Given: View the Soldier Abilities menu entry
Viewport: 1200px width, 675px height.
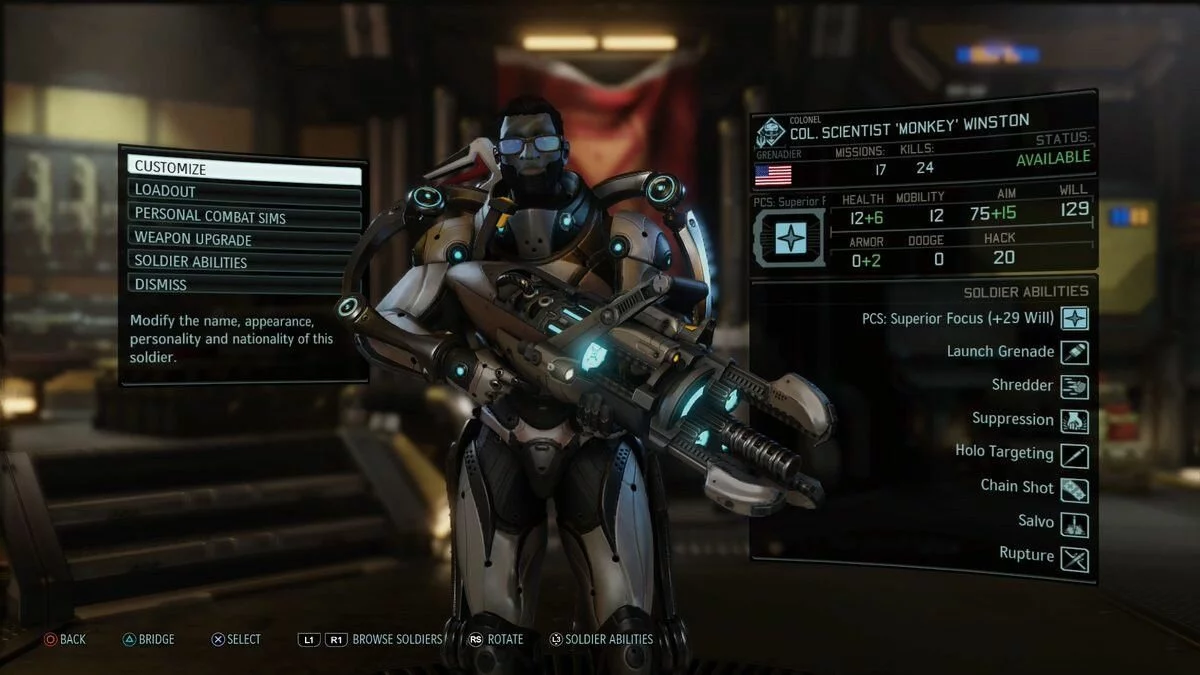Looking at the screenshot, I should pyautogui.click(x=244, y=262).
